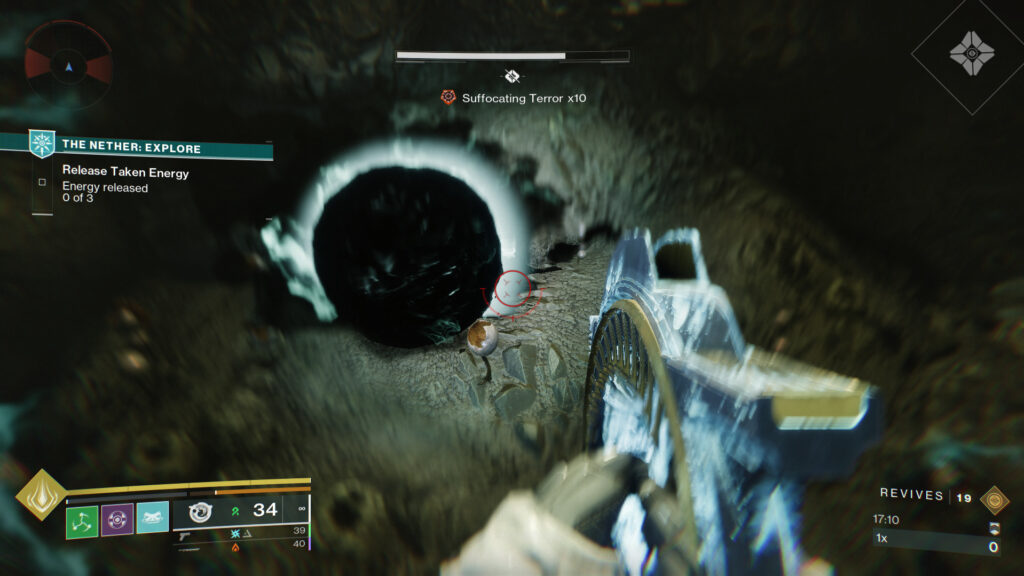Click the golden Revives token icon
Viewport: 1024px width, 576px height.
point(993,499)
